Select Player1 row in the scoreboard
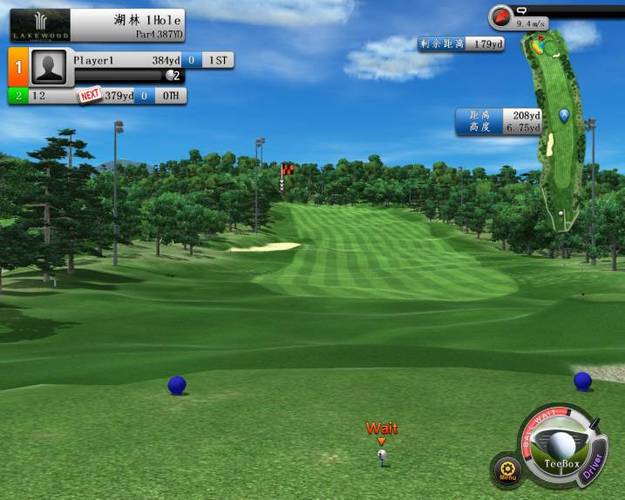Viewport: 625px width, 500px height. 150,61
